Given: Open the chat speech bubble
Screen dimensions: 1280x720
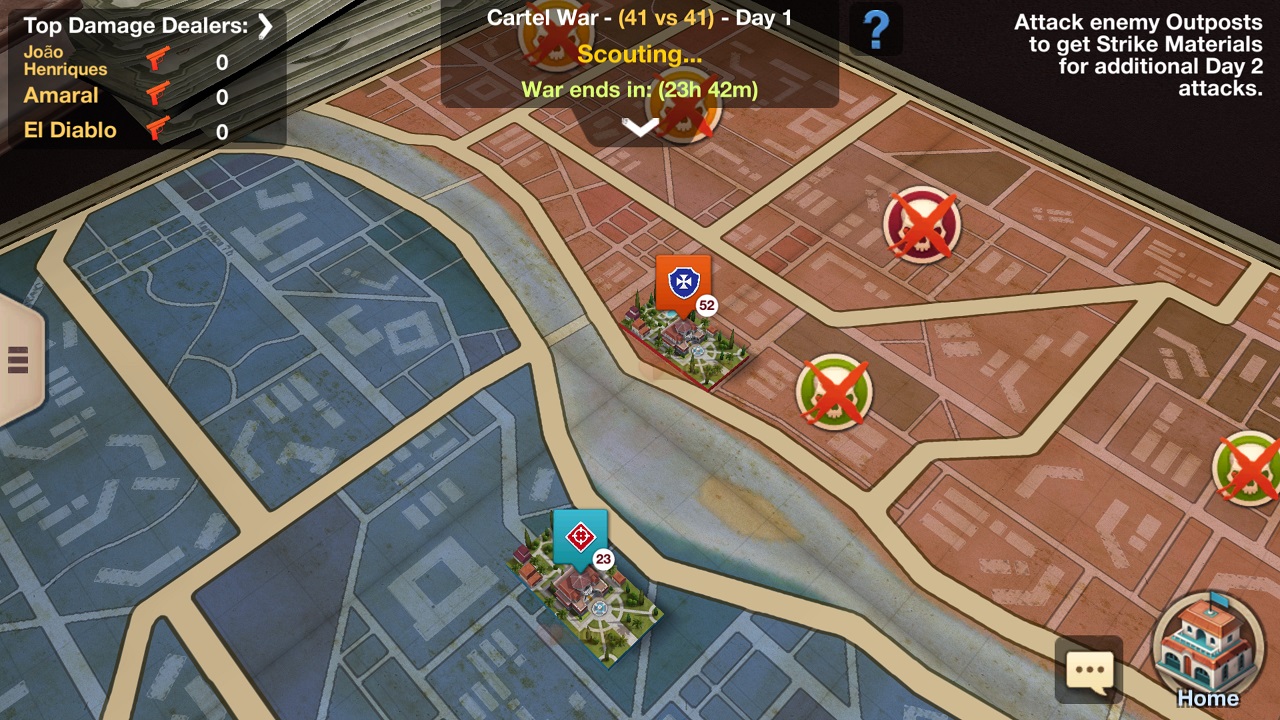Looking at the screenshot, I should (1089, 671).
